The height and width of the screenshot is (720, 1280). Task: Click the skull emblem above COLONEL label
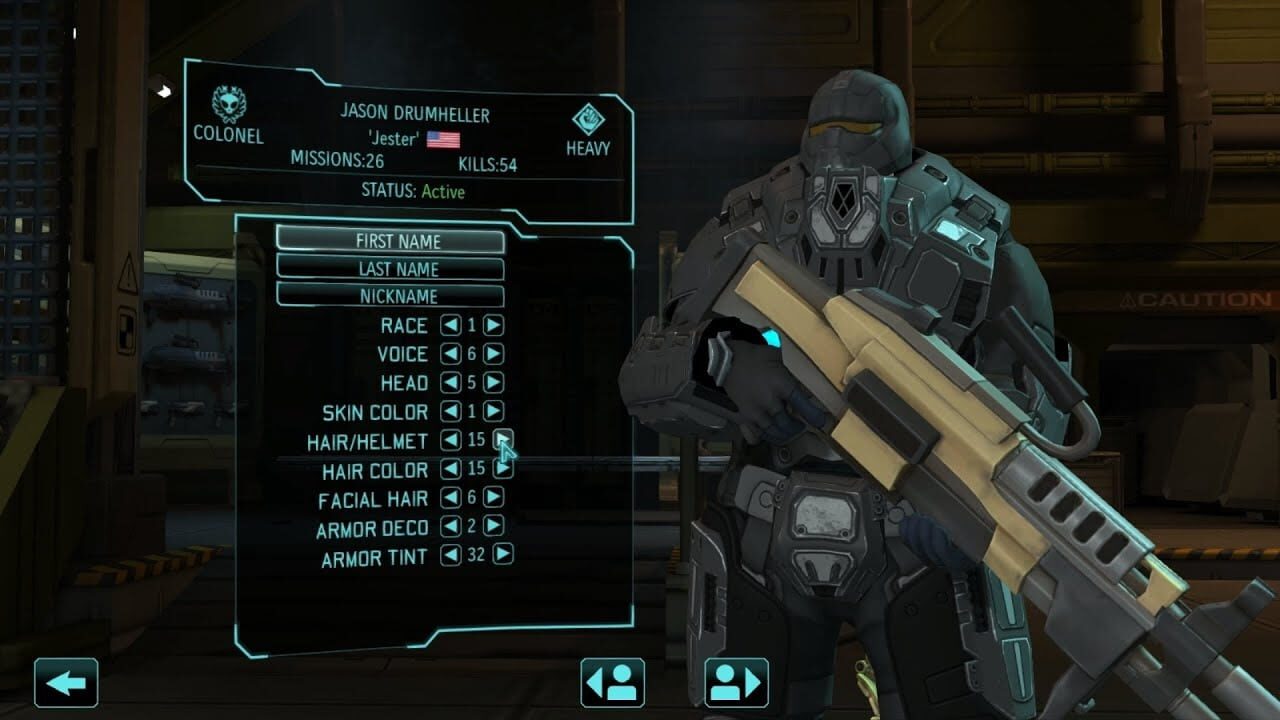point(228,101)
